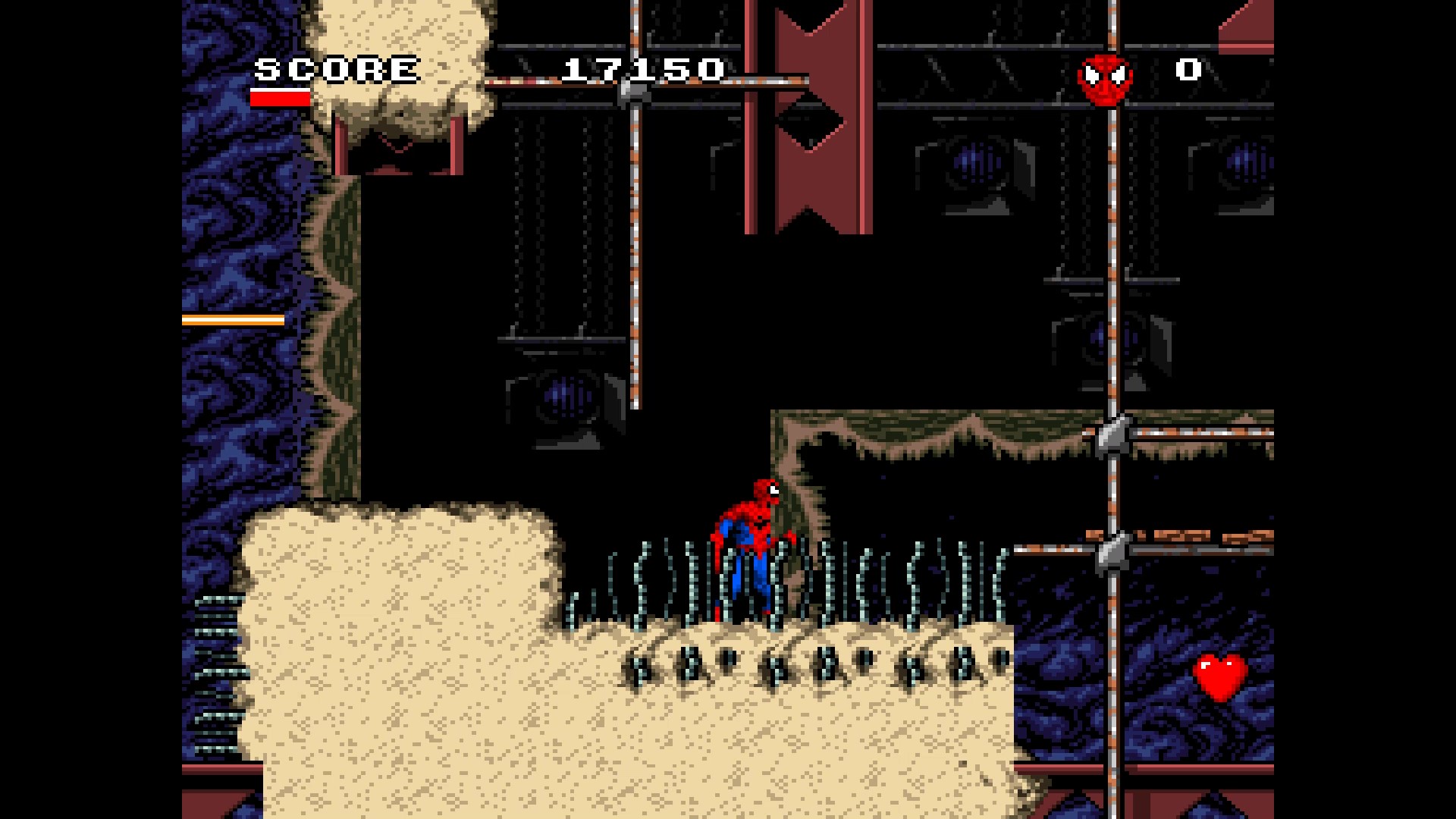Click the SCORE label text
Viewport: 1456px width, 819px height.
(x=334, y=69)
